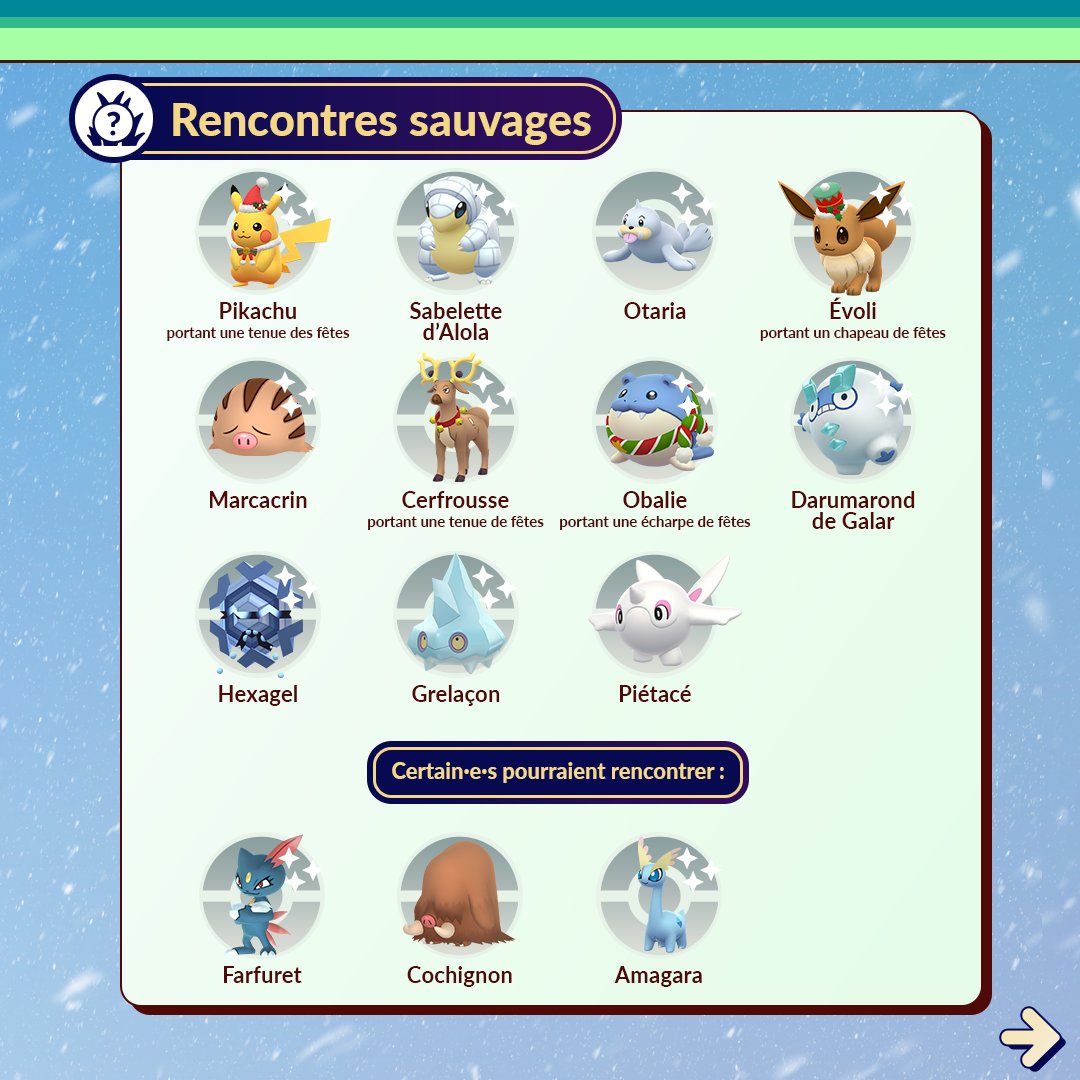The image size is (1080, 1080).
Task: Select the Piétacé encounter tile
Action: click(655, 615)
